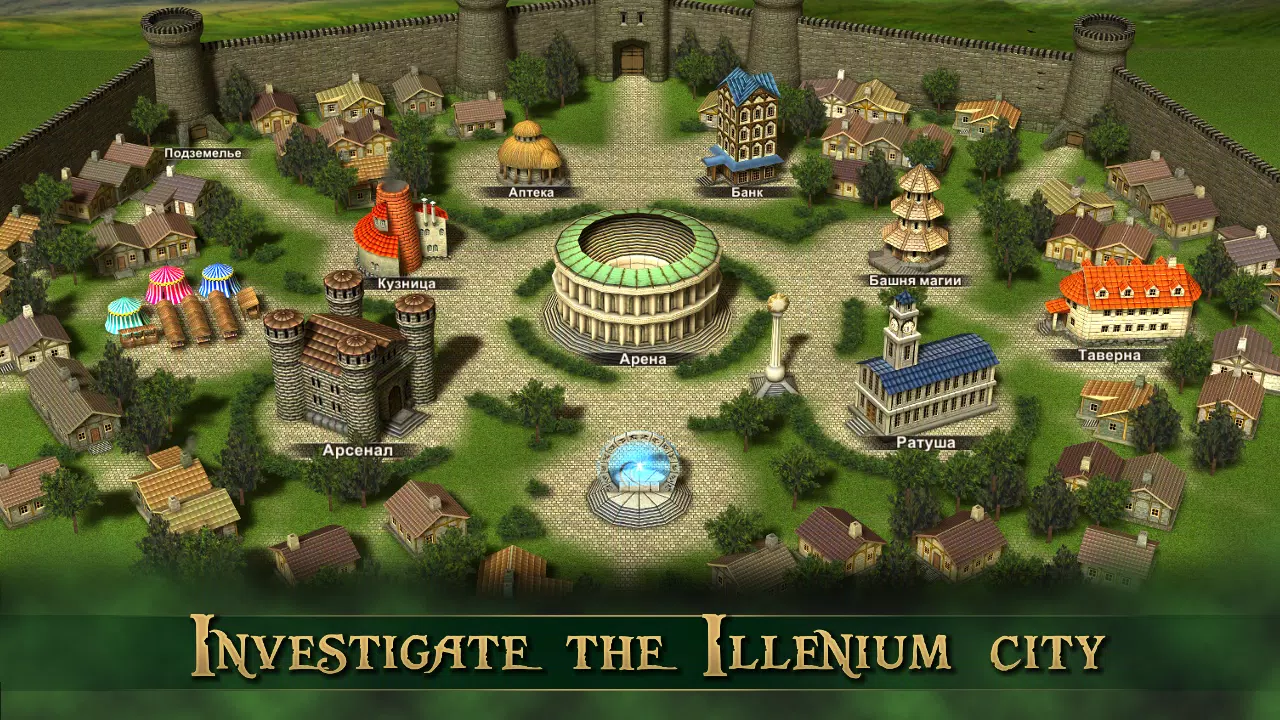Viewport: 1280px width, 720px height.
Task: Enter the Башня магии tiered tower
Action: 915,220
